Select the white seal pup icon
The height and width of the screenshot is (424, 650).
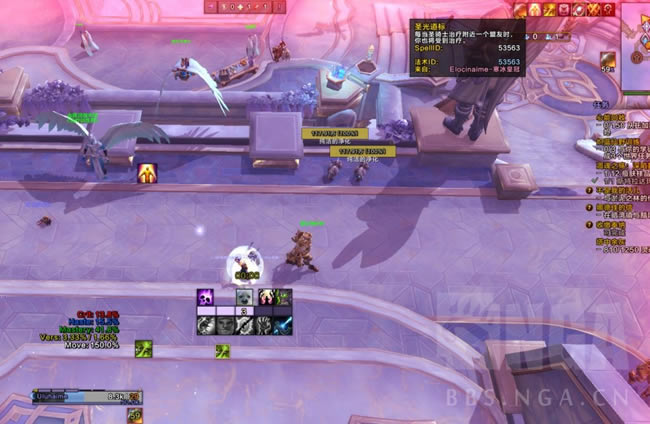click(244, 298)
